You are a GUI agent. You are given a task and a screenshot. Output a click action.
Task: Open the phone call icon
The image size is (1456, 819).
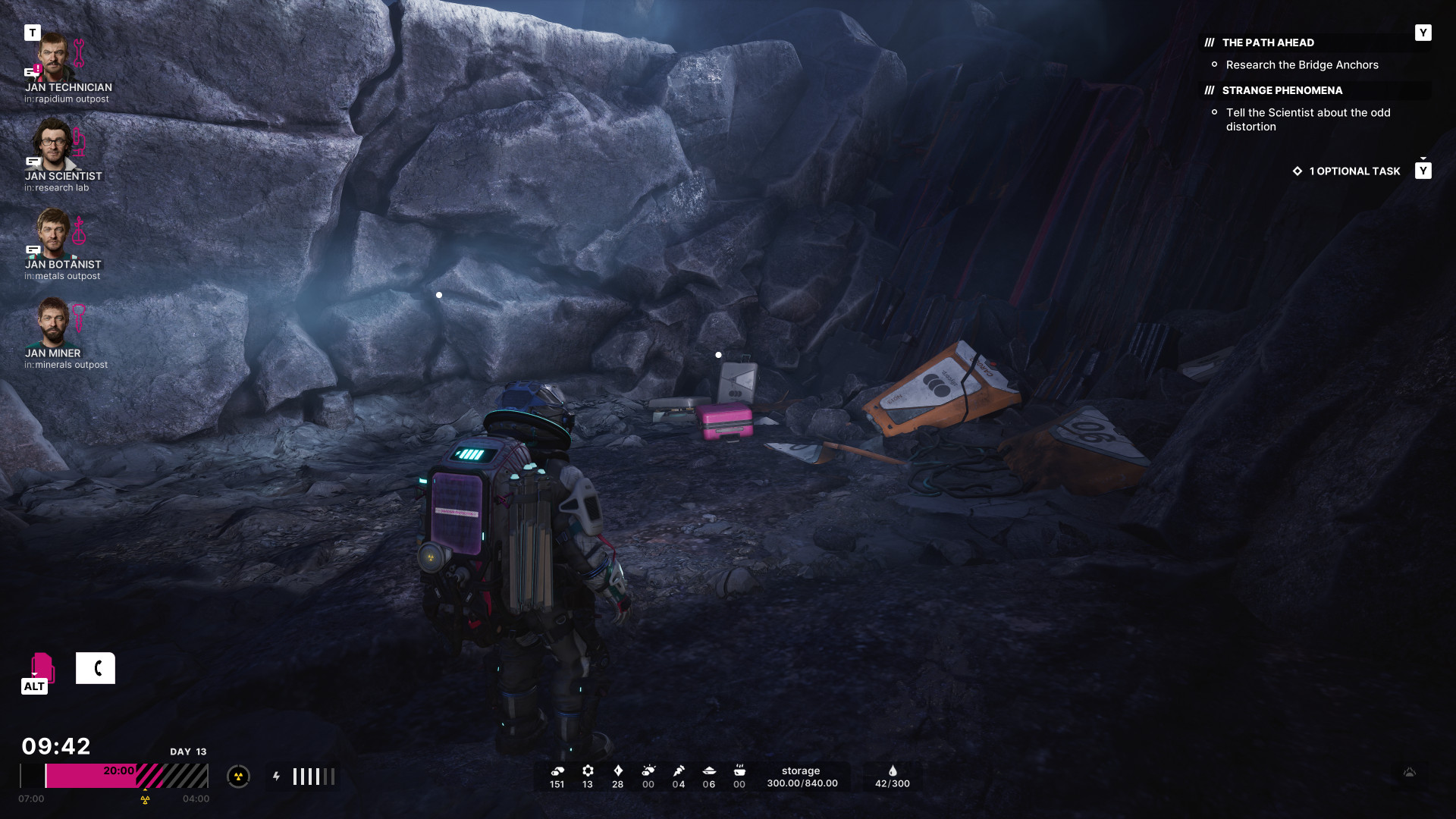tap(96, 668)
